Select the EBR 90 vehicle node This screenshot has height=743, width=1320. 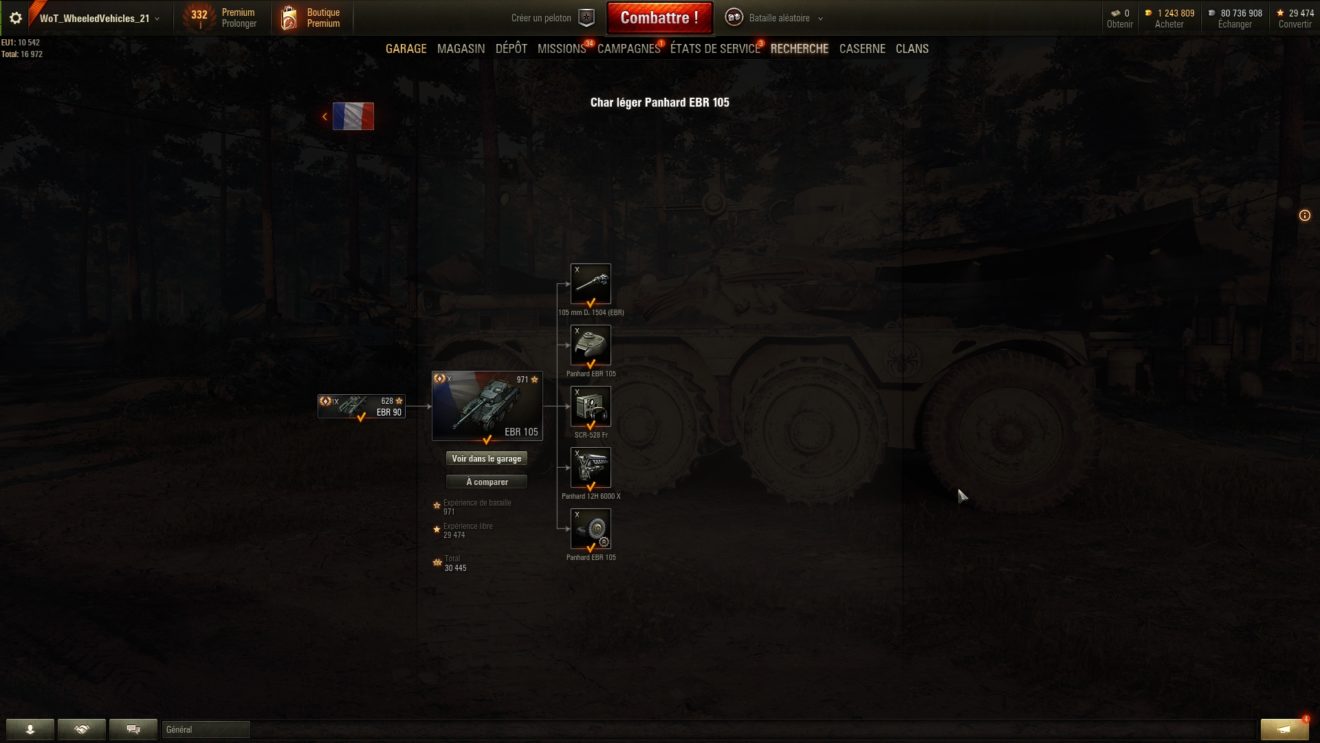coord(362,406)
